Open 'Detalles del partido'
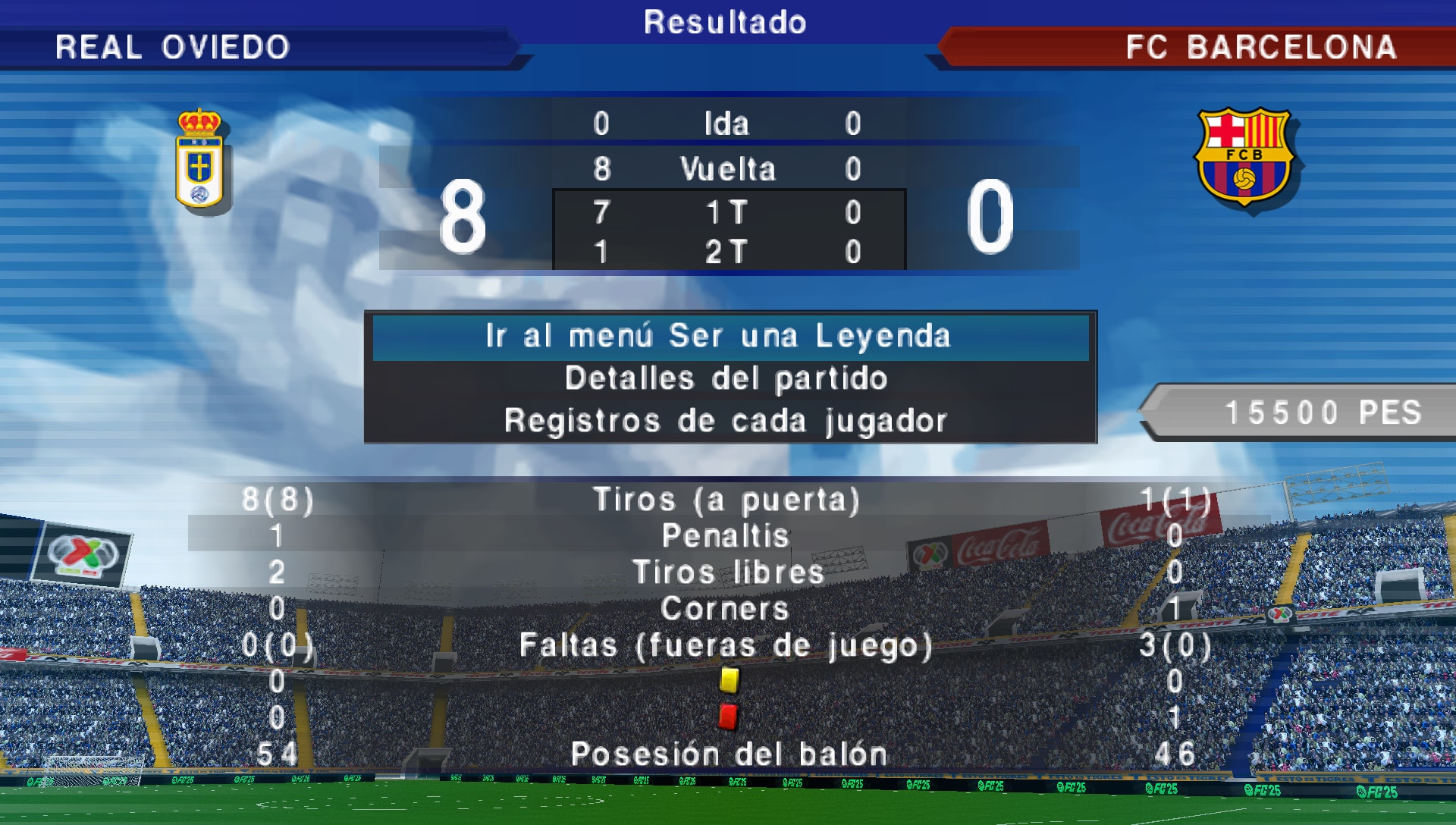The image size is (1456, 825). point(726,377)
